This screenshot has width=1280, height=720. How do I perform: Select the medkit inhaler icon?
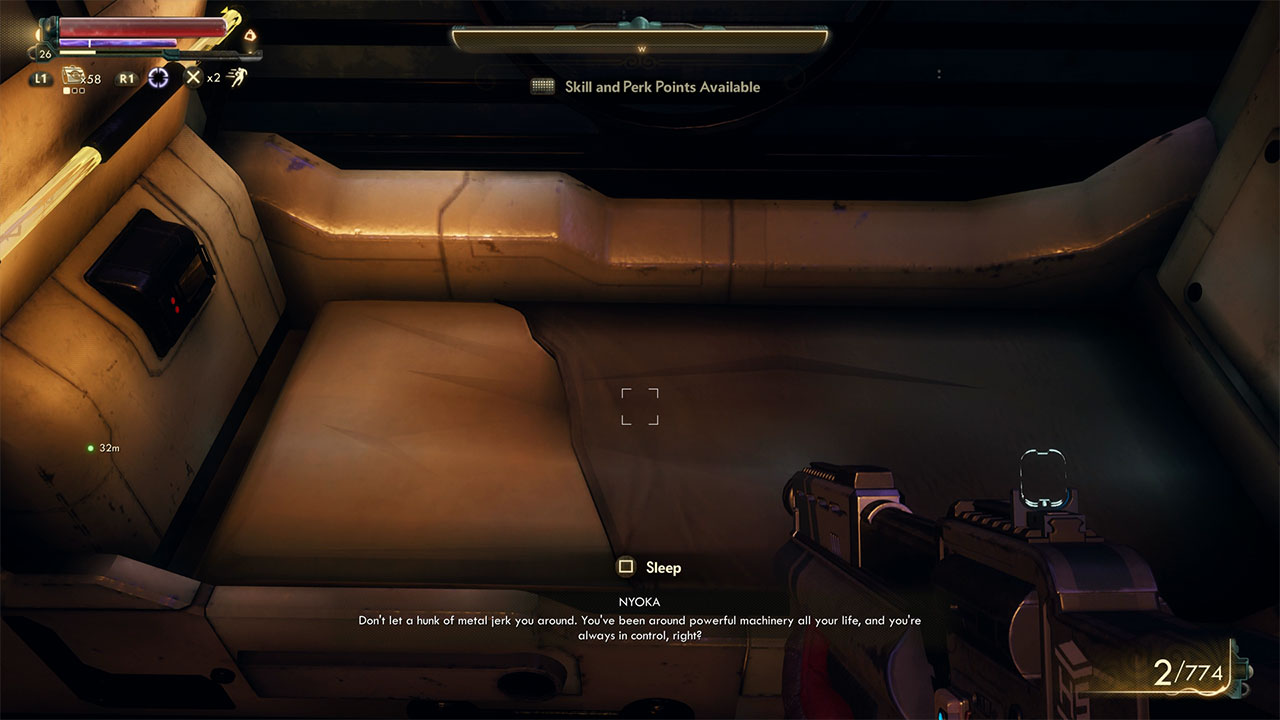(70, 76)
